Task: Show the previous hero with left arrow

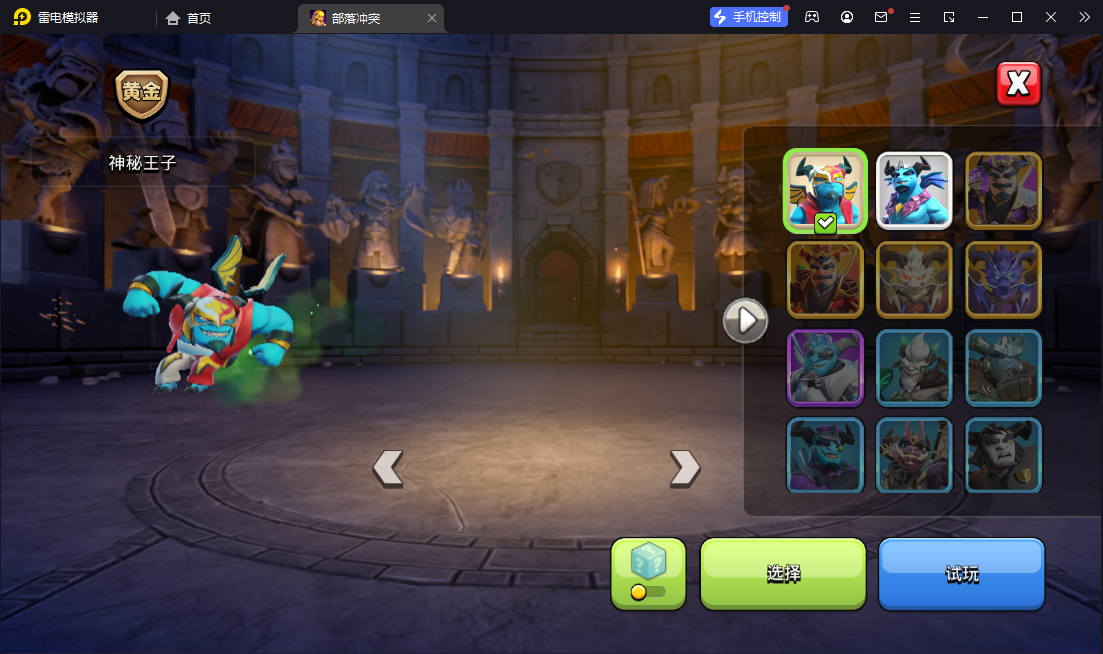Action: click(388, 467)
